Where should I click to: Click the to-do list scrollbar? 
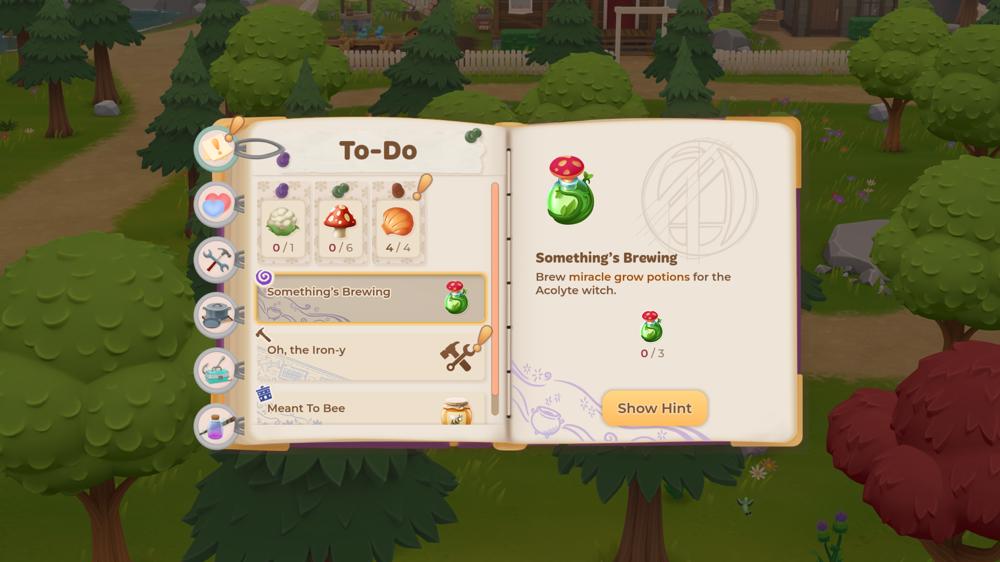coord(494,300)
